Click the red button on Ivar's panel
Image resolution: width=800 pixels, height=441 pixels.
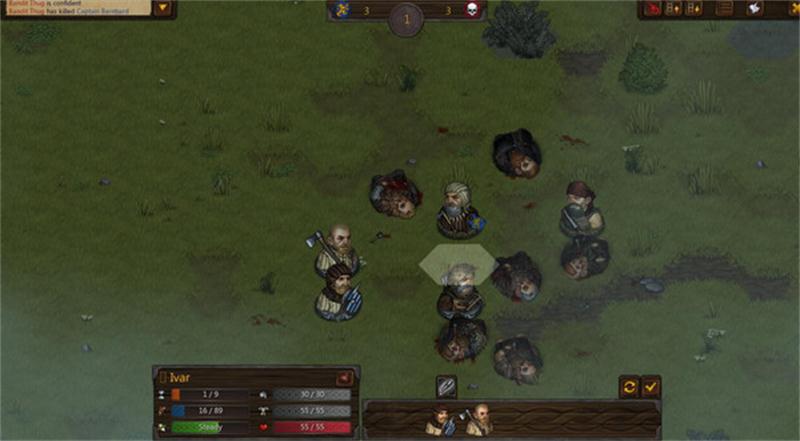(343, 378)
